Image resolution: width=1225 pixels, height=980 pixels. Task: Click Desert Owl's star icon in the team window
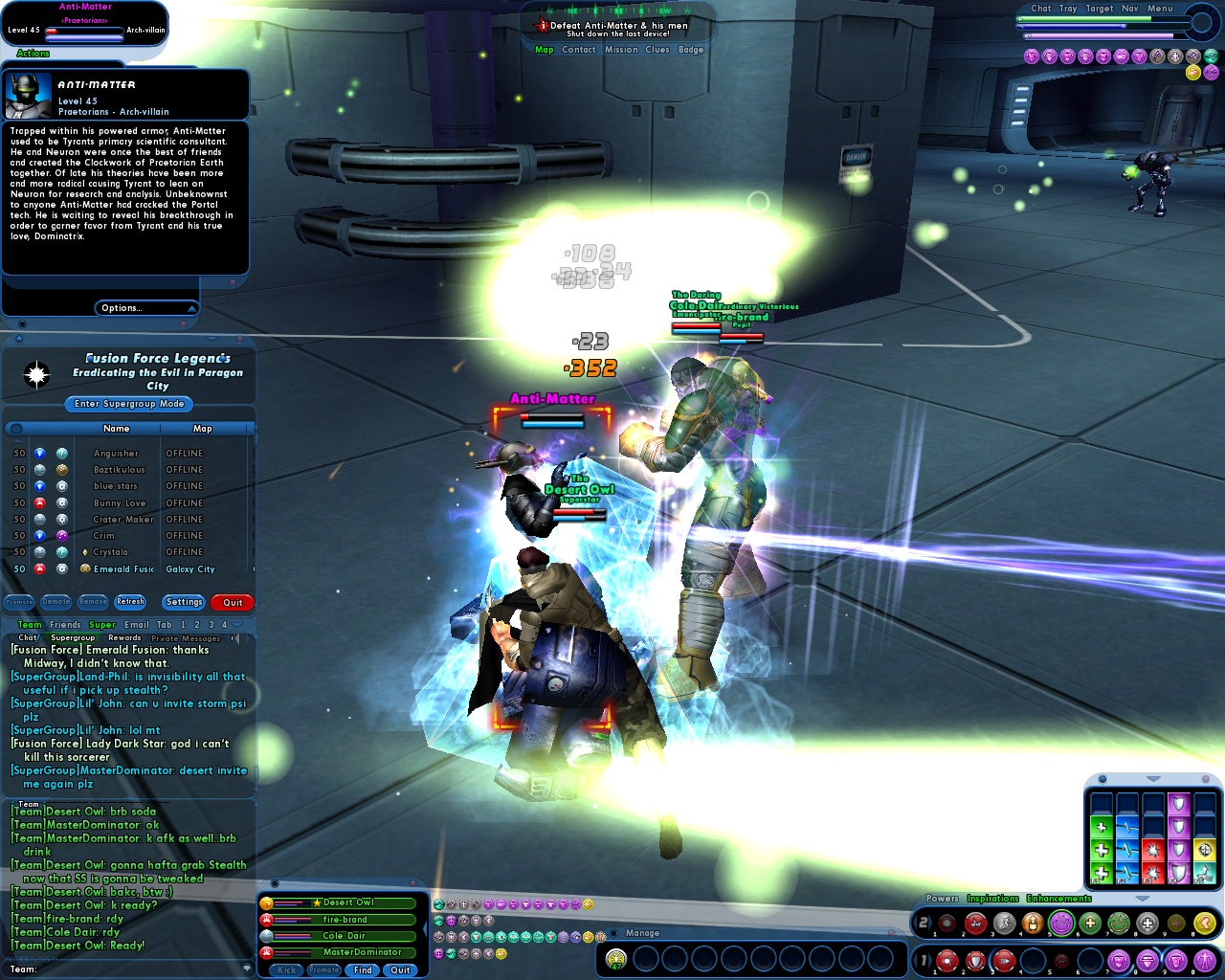(316, 902)
